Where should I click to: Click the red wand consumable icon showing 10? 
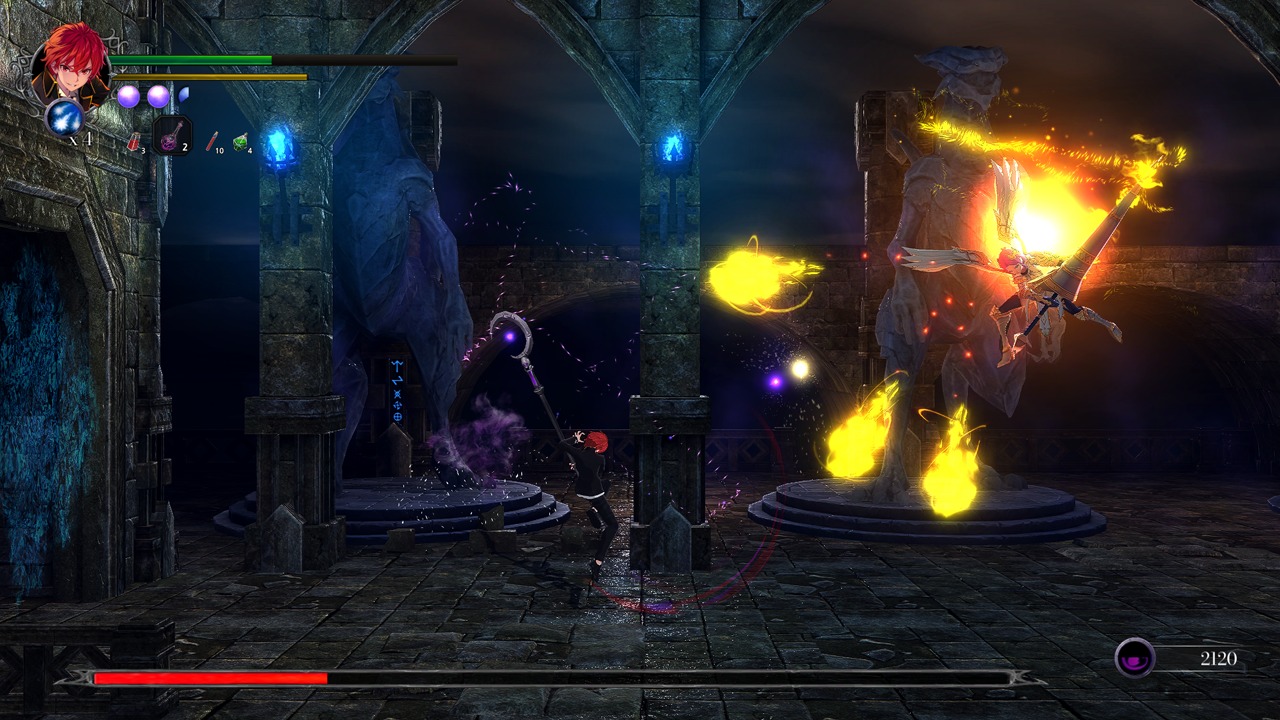pyautogui.click(x=212, y=142)
